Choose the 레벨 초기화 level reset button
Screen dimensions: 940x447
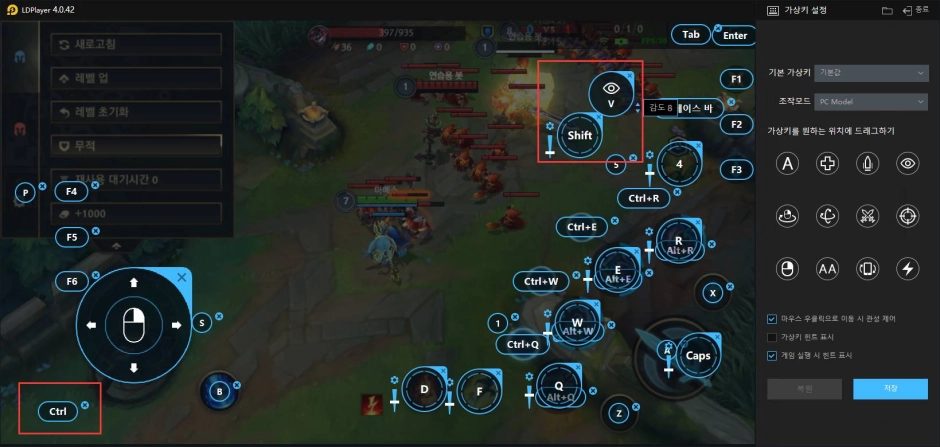click(136, 111)
